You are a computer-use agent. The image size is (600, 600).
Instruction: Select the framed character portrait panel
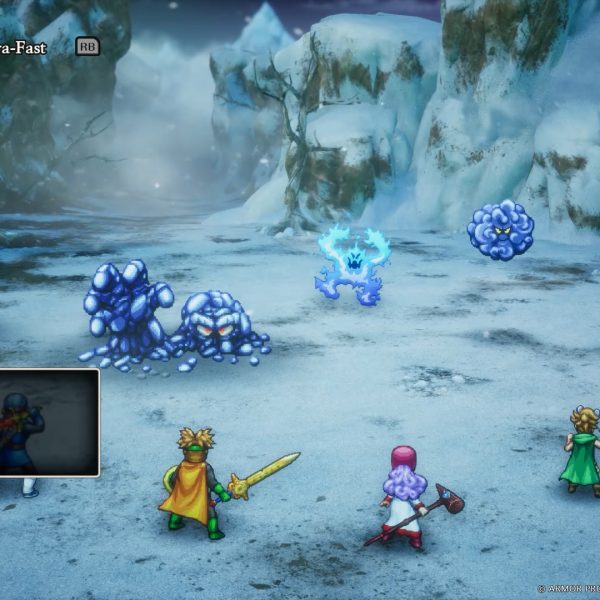pos(48,422)
